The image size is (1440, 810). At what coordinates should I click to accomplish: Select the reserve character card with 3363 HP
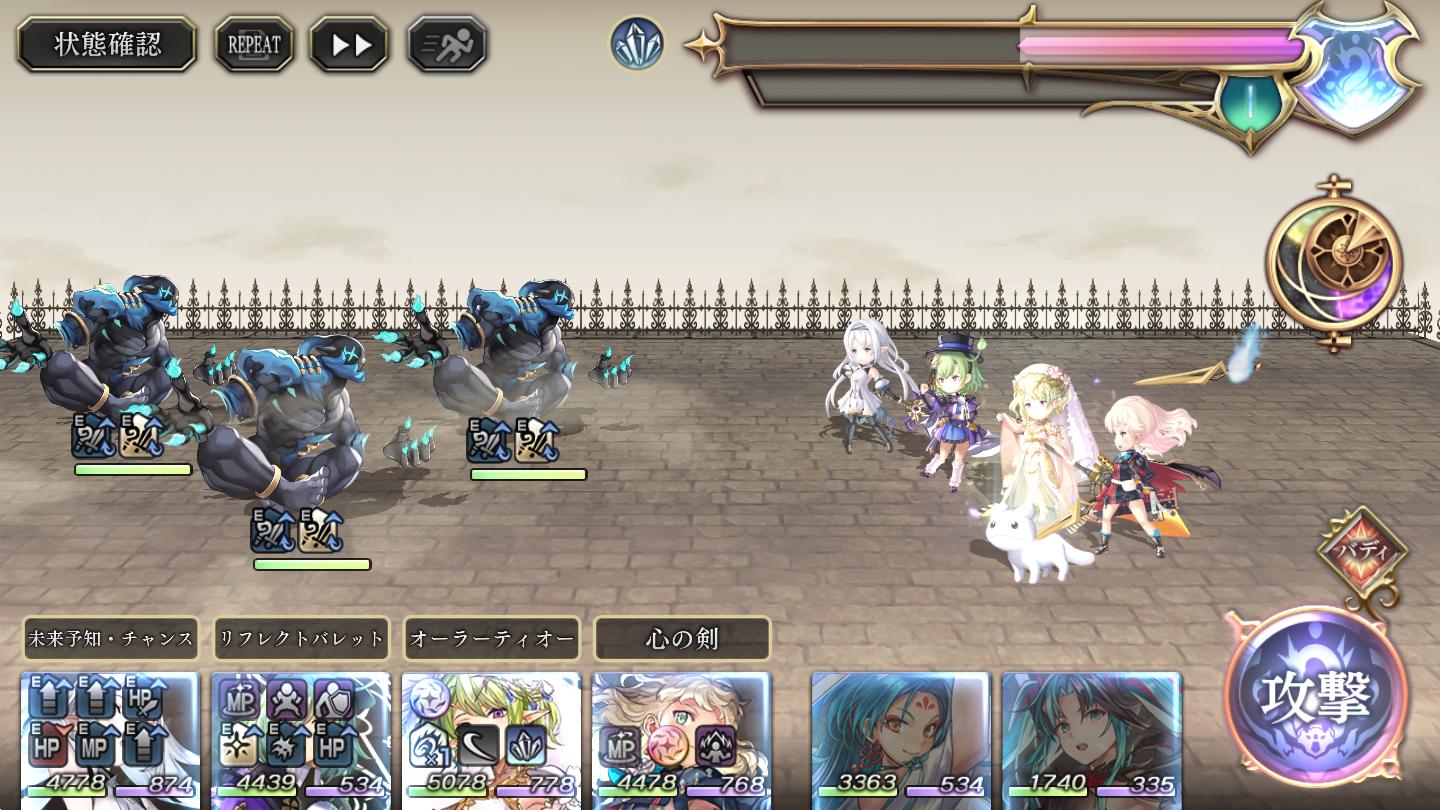(x=900, y=740)
